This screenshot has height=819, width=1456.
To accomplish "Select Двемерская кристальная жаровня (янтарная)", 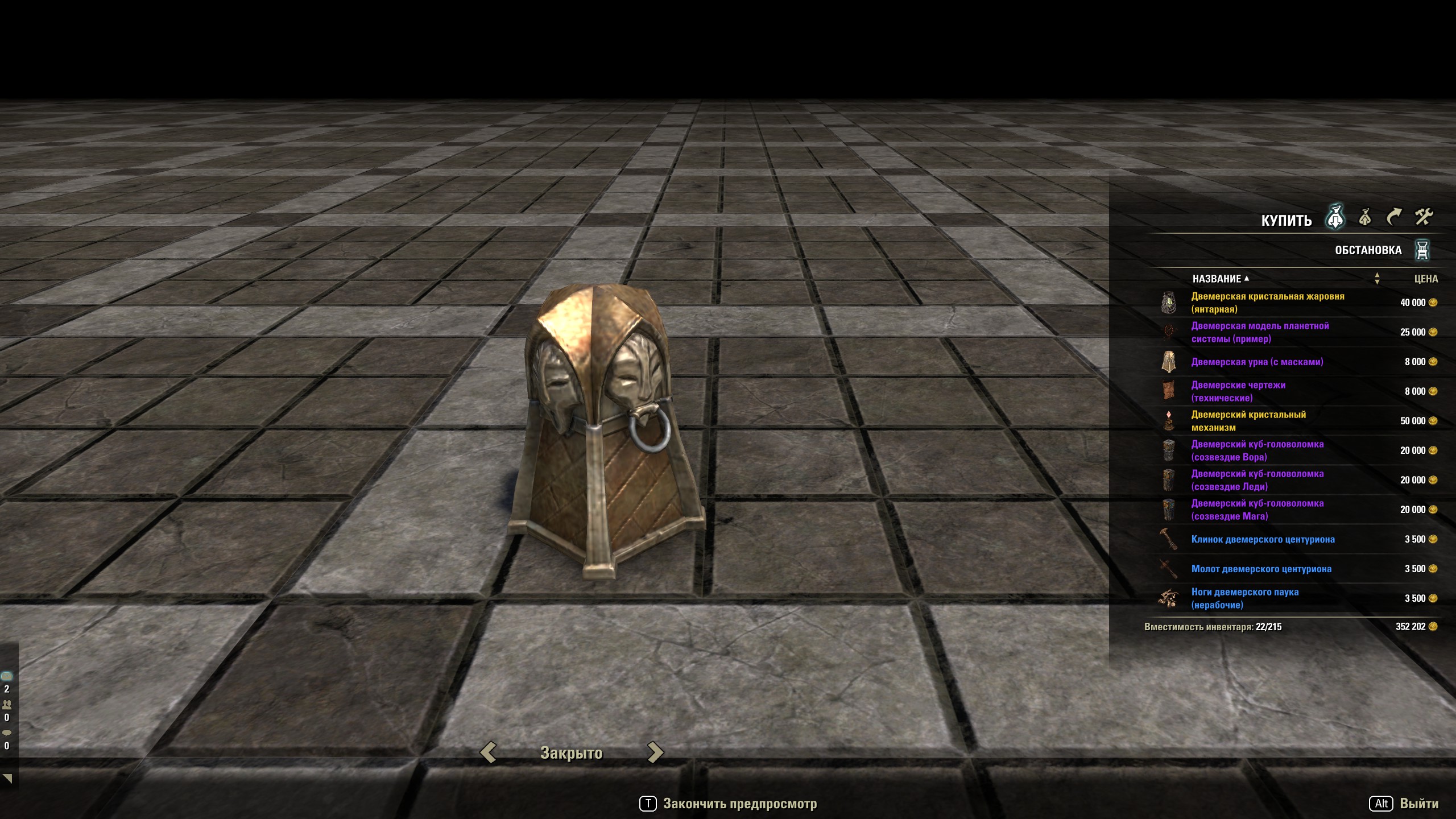I will 1267,303.
